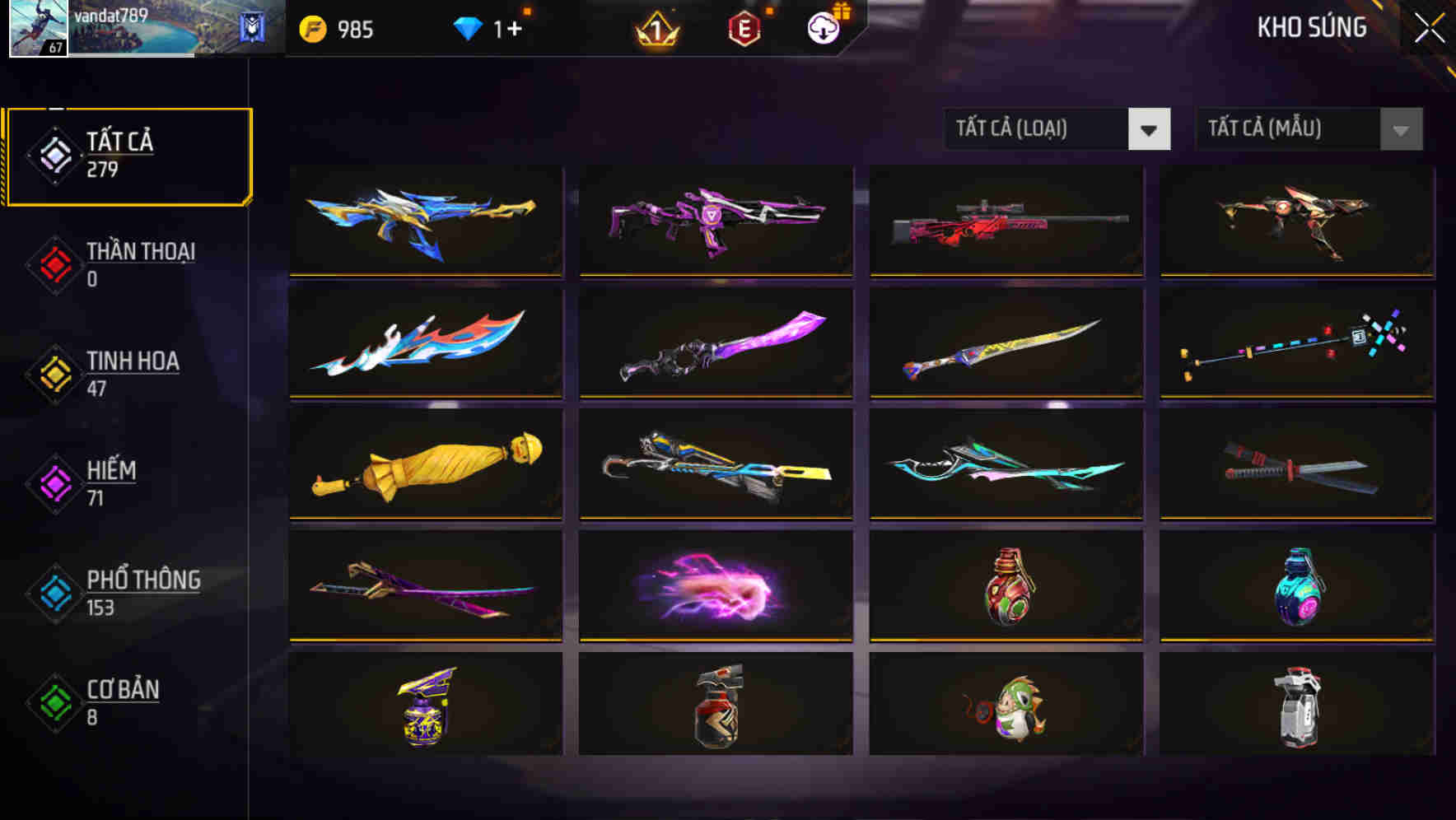
Task: Open the KHO SÚNG close button area
Action: tap(1430, 27)
